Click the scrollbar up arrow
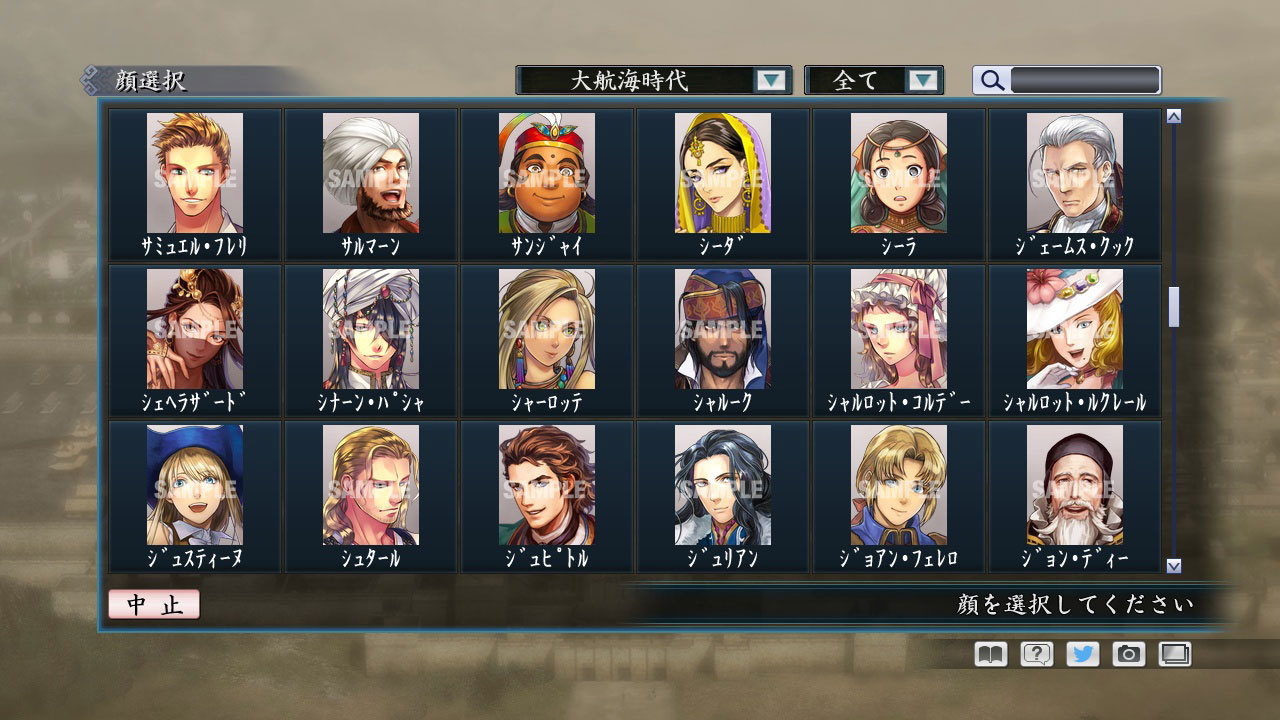 (x=1173, y=115)
